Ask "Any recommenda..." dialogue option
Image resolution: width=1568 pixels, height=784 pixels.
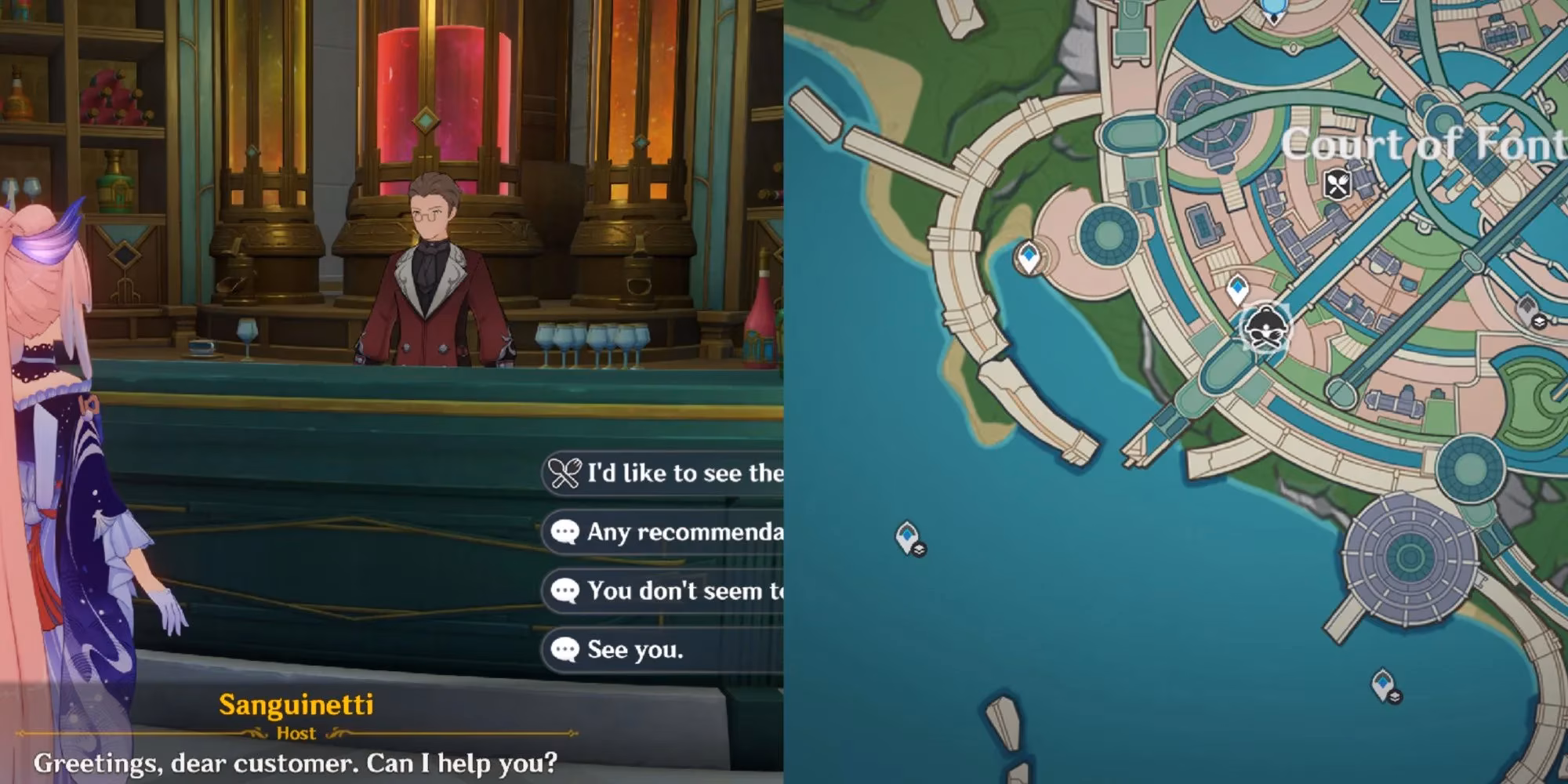pos(666,532)
